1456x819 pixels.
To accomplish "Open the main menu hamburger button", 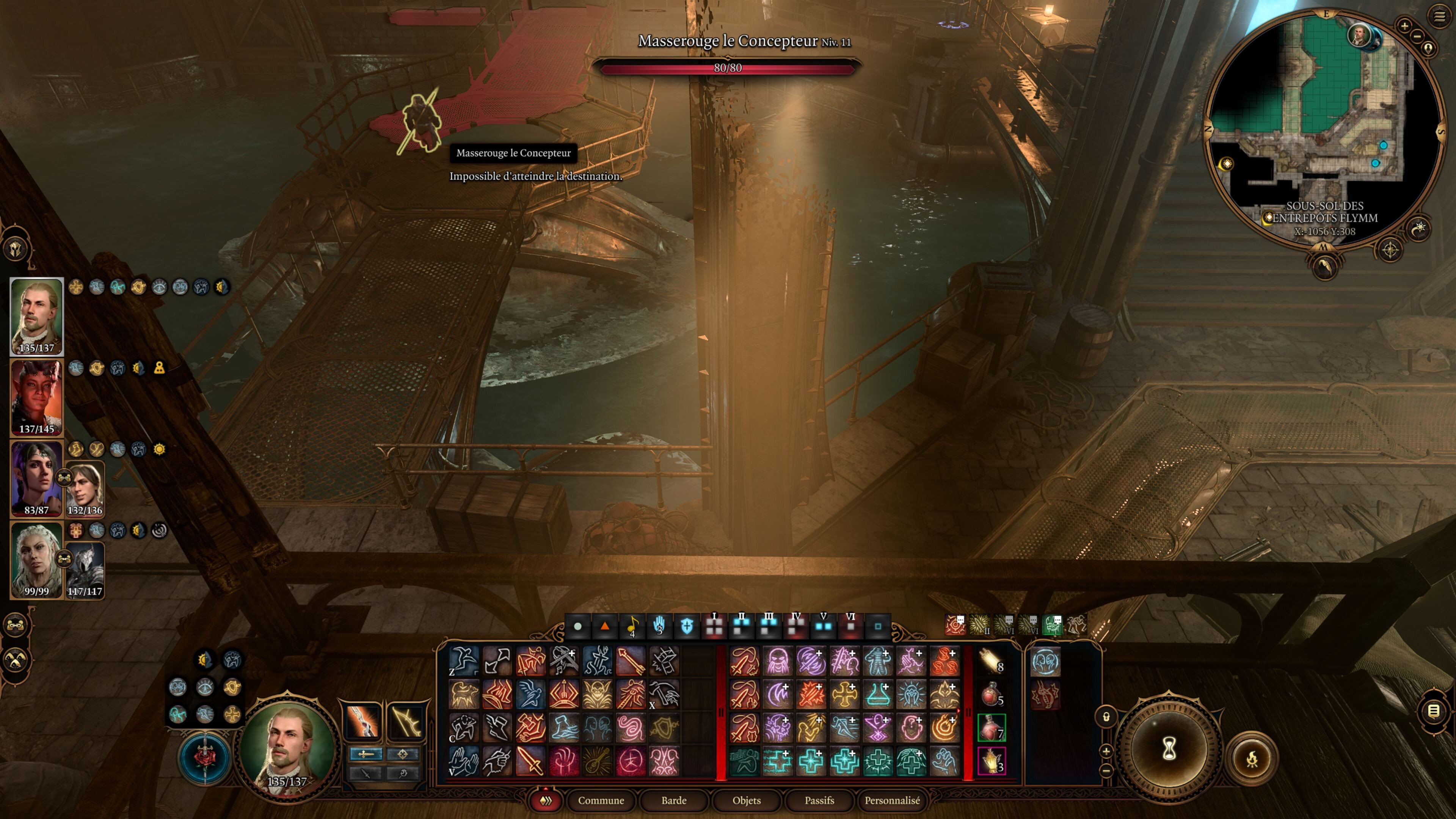I will coord(1439,16).
